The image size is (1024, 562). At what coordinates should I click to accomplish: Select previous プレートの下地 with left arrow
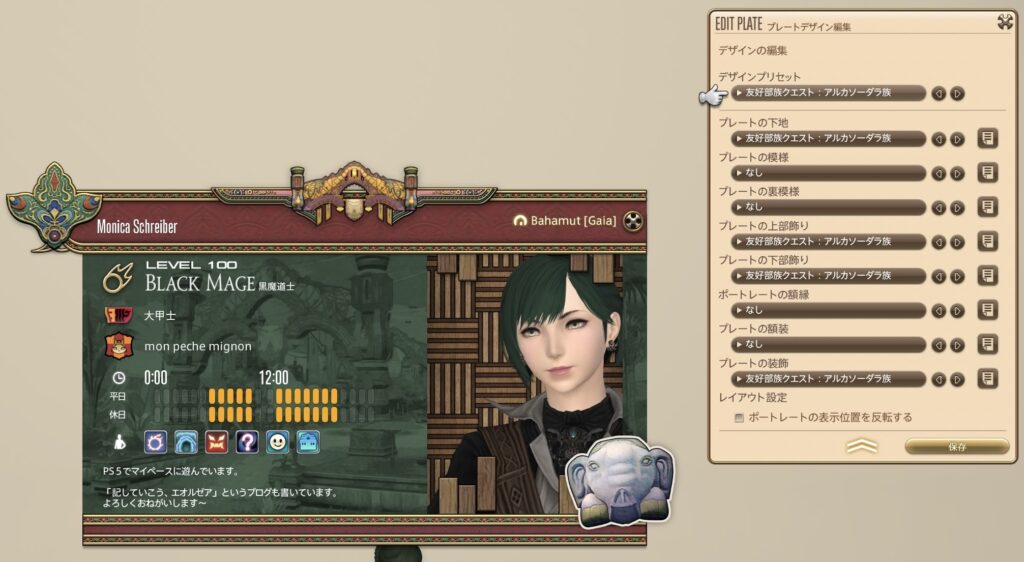coord(939,139)
